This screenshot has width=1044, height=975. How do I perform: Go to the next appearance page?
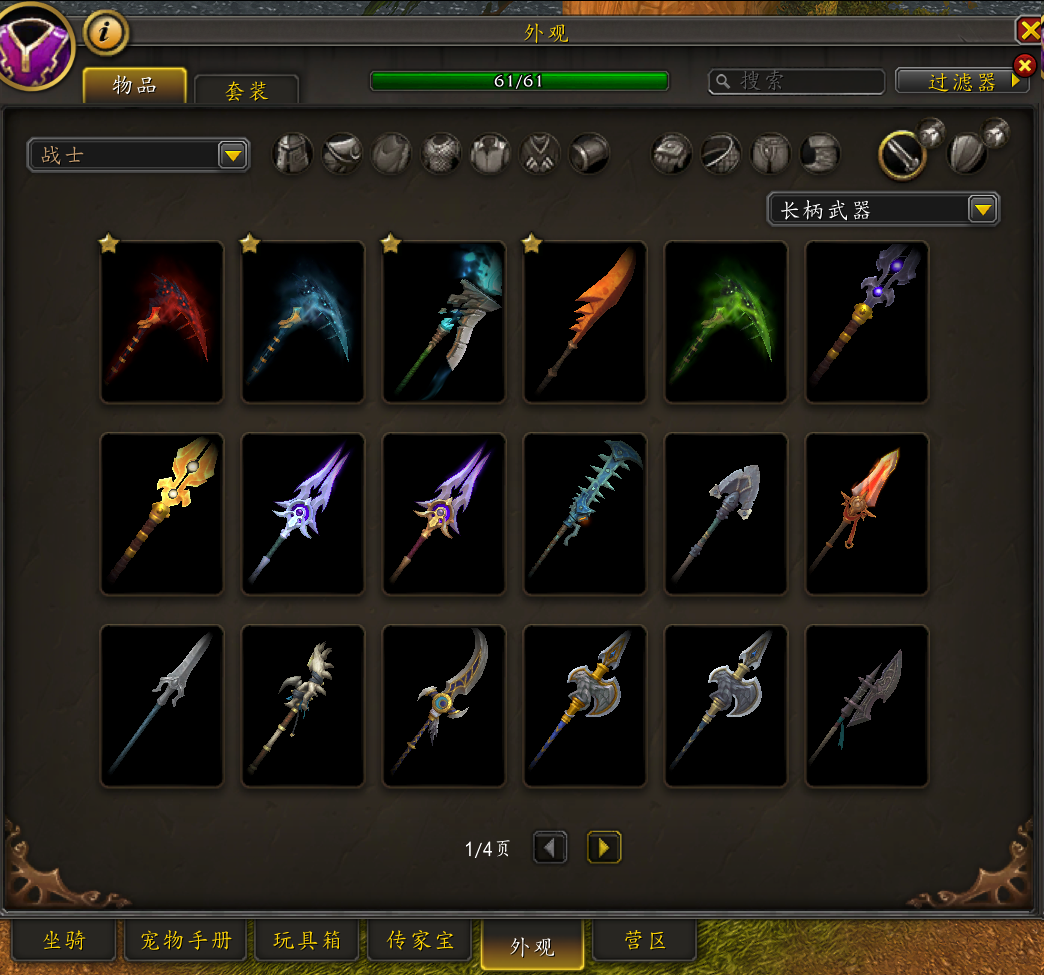[603, 848]
